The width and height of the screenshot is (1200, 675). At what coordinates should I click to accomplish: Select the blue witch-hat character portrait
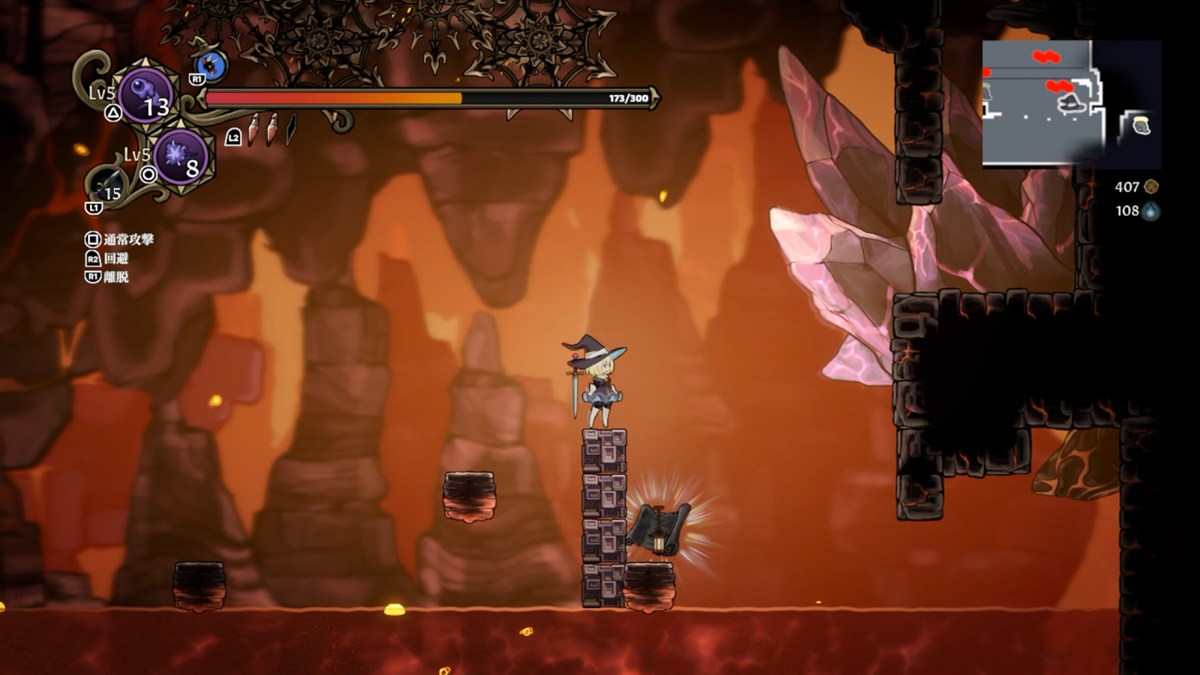(x=213, y=66)
